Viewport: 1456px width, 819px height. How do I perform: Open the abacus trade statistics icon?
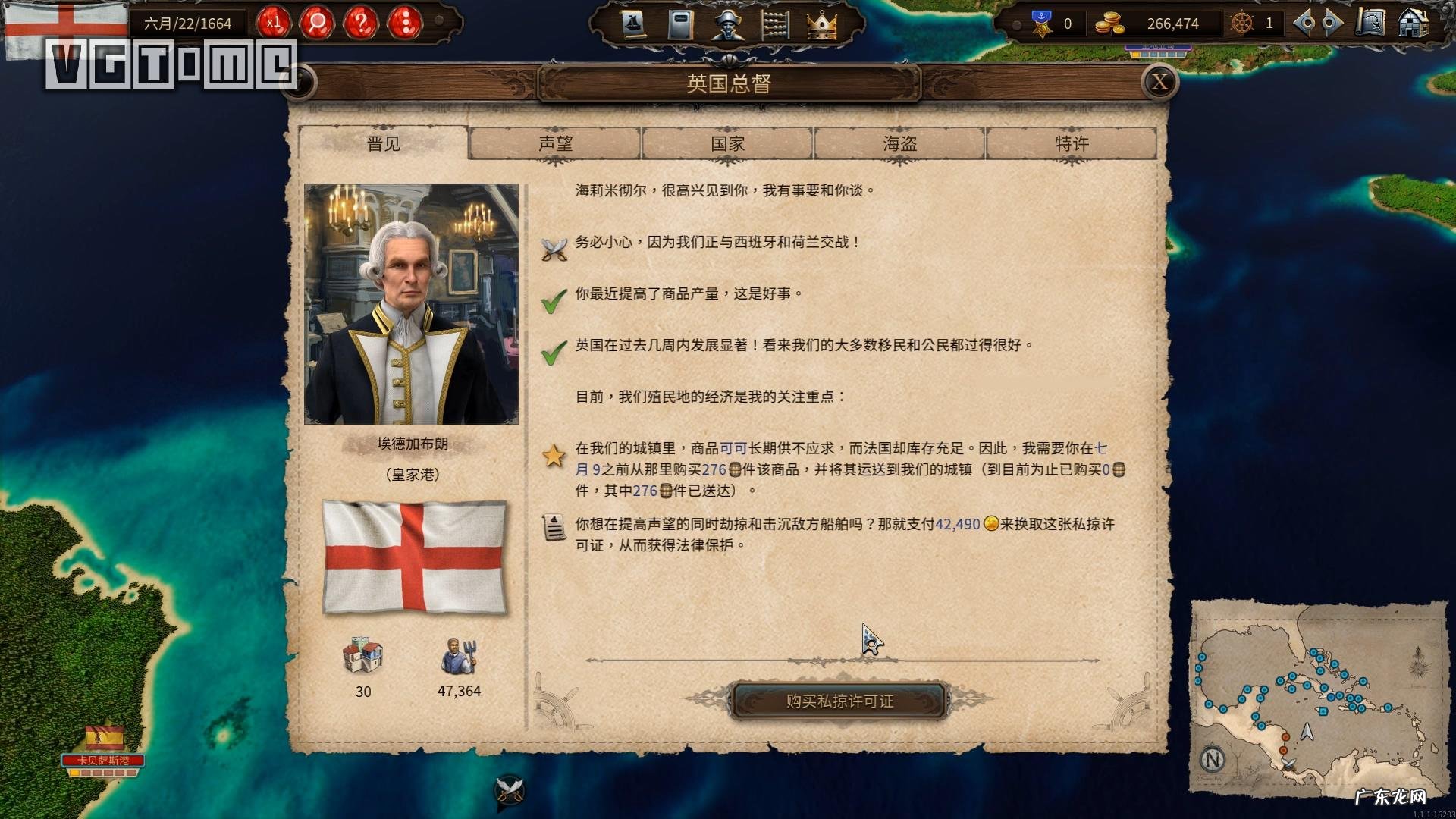[775, 23]
